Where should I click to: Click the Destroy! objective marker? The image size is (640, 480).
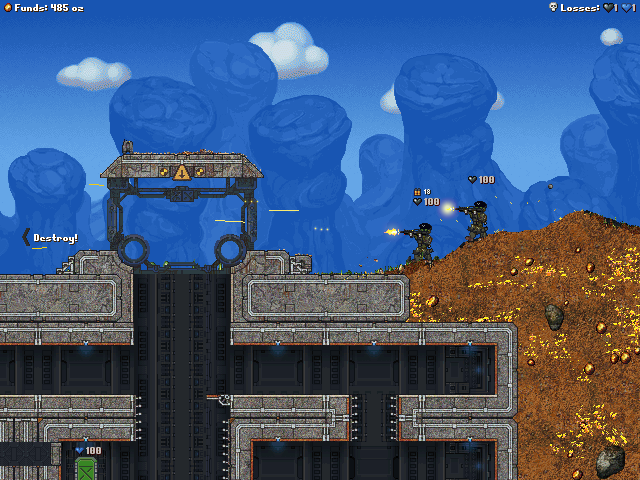click(51, 237)
